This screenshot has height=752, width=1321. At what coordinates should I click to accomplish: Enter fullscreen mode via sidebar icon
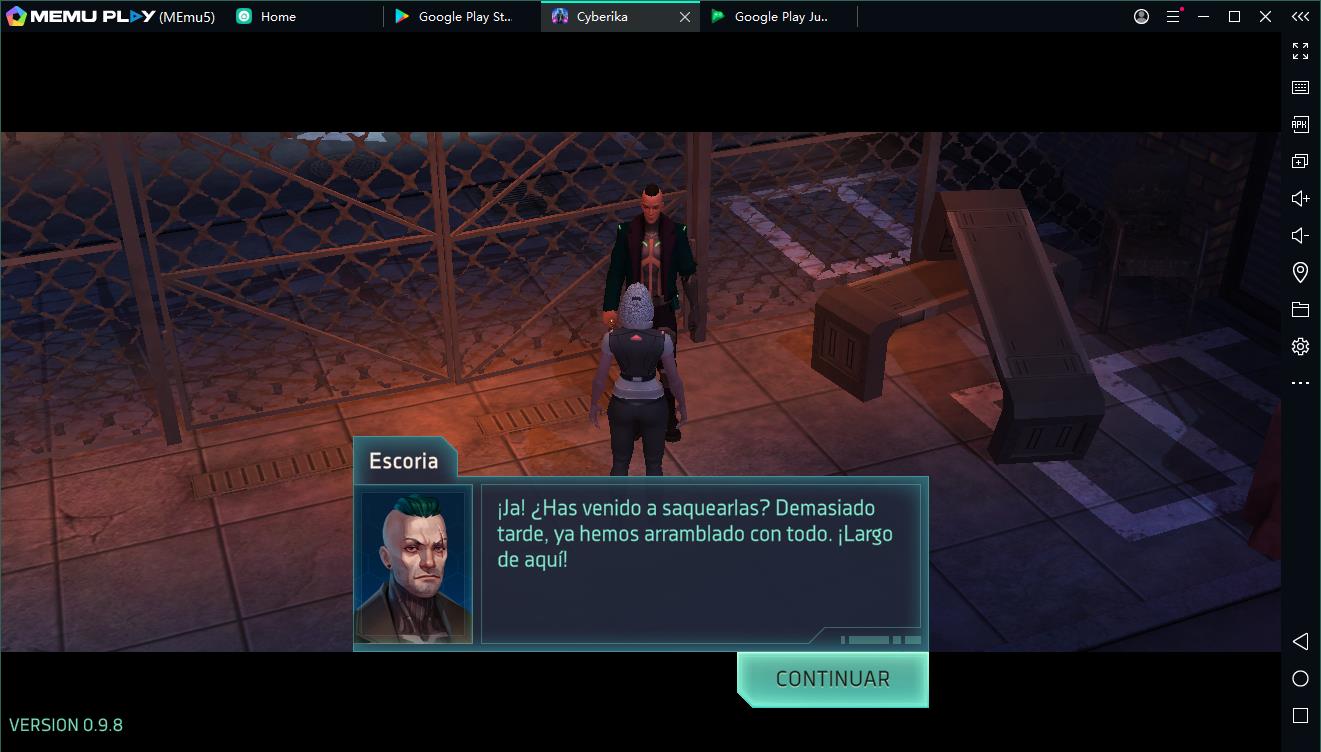(1300, 51)
